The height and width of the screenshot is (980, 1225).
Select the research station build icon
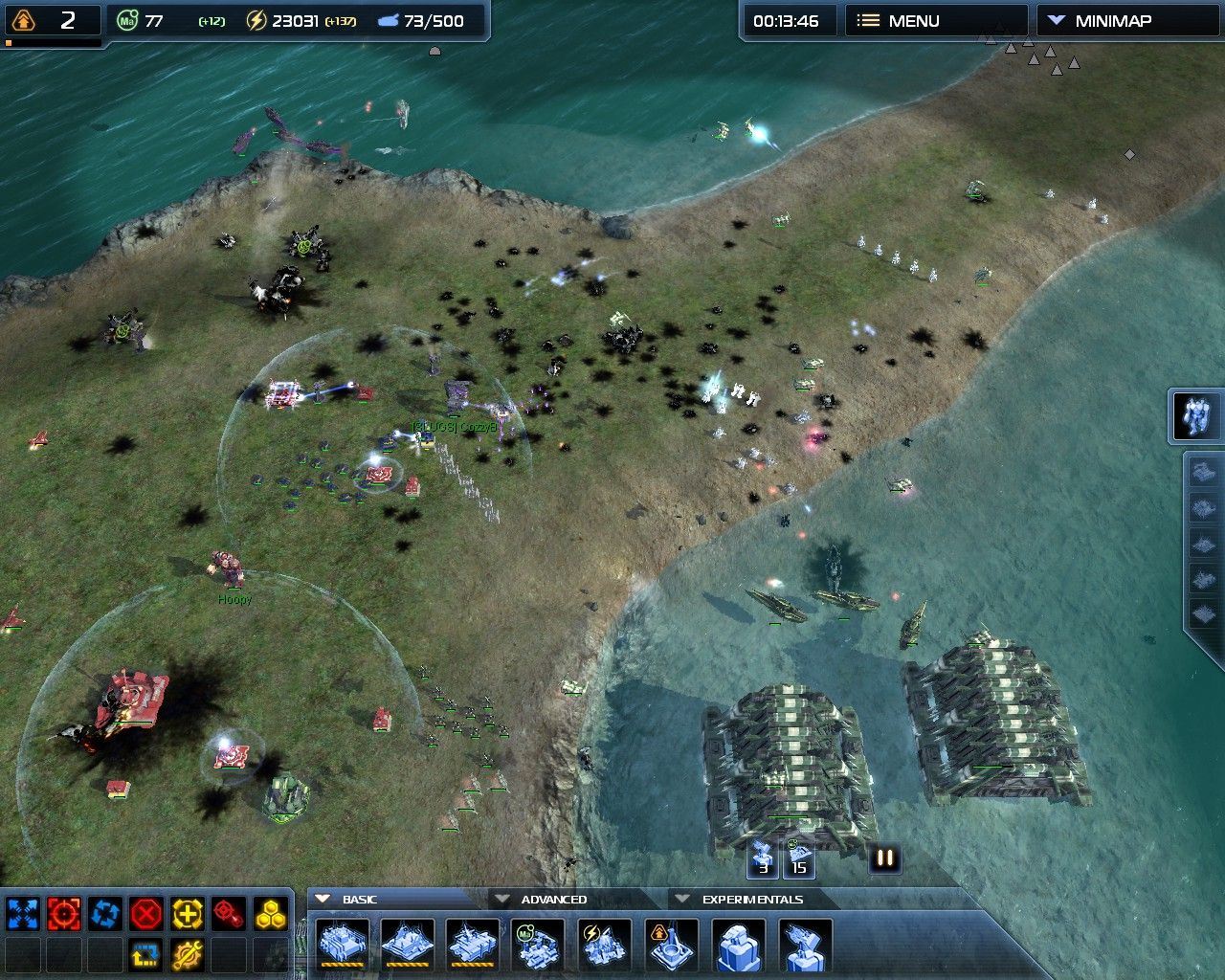pyautogui.click(x=671, y=946)
